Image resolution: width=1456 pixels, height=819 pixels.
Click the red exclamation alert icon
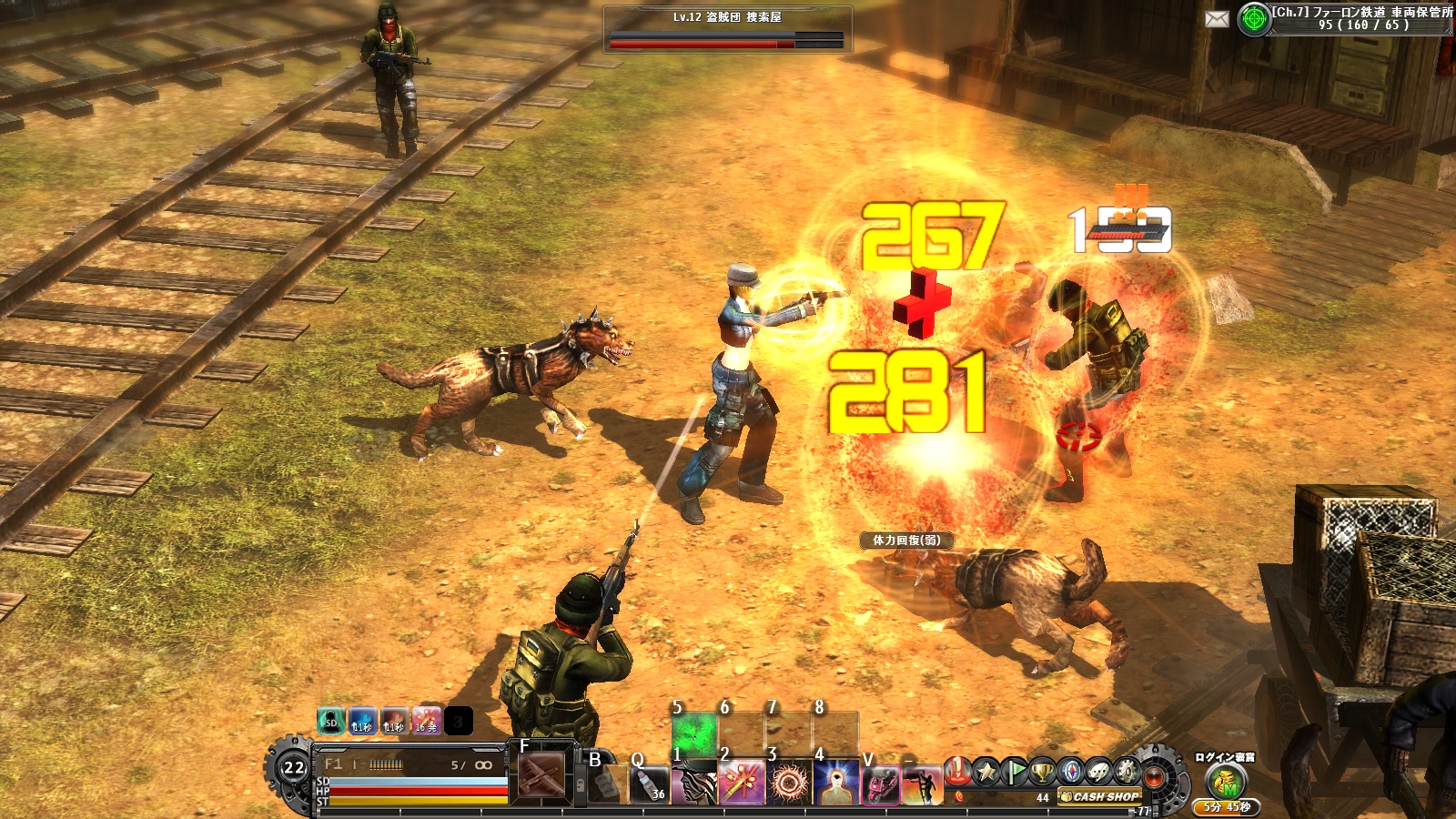(x=957, y=772)
